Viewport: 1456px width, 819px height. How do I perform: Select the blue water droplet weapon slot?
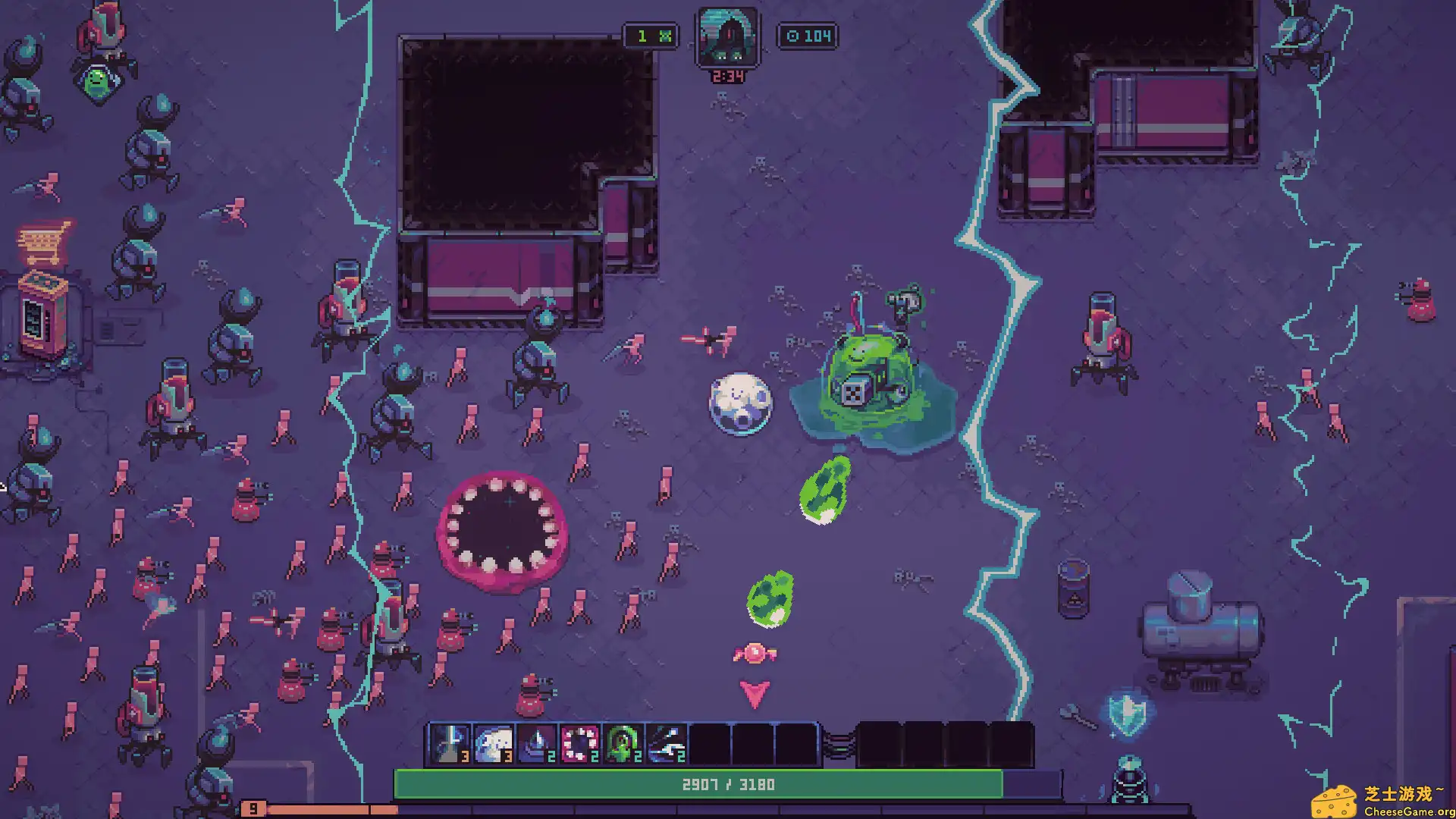tap(537, 744)
